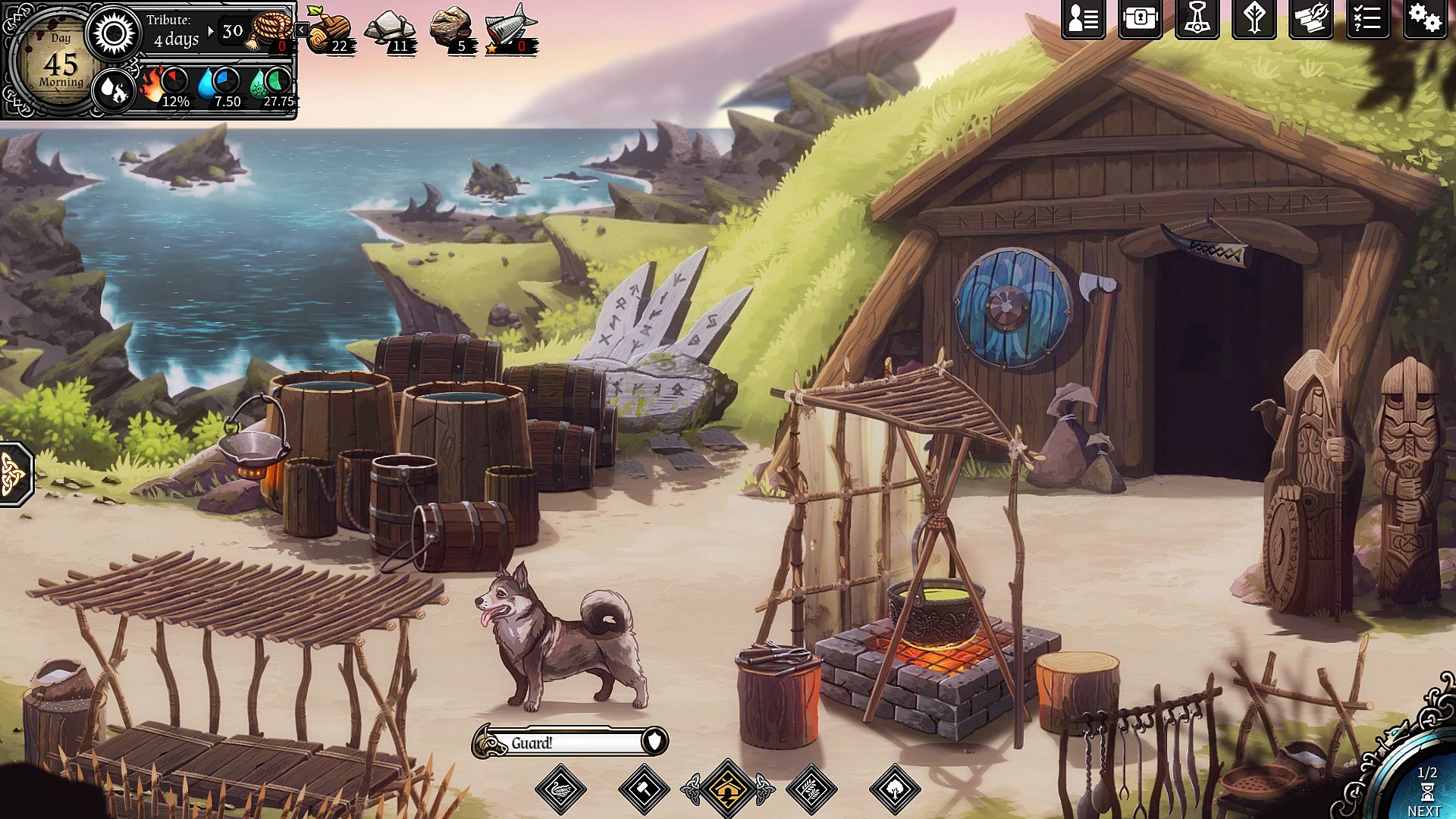Collapse the resource bar using the arrow
Image resolution: width=1456 pixels, height=819 pixels.
click(302, 30)
